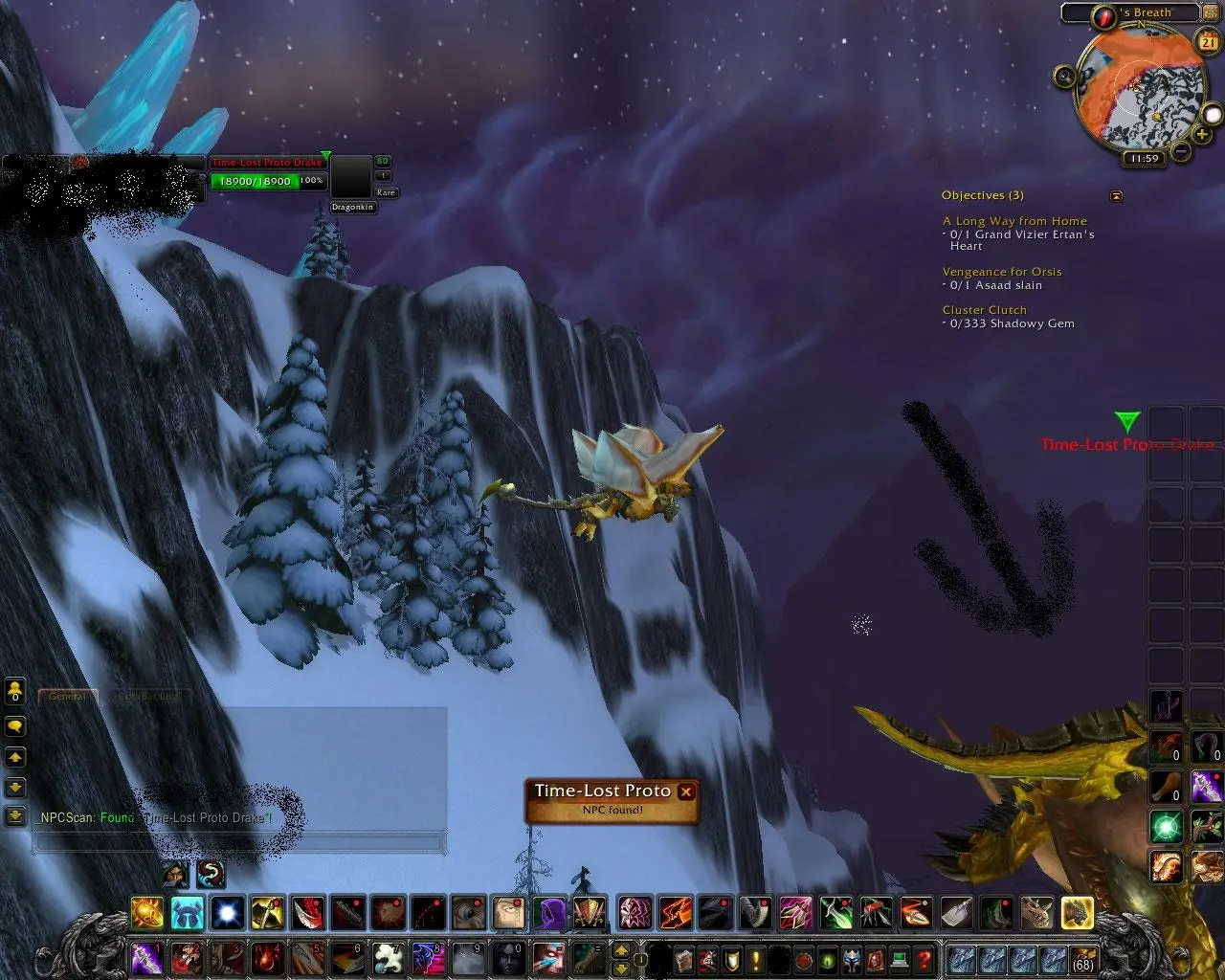Activate the golden sun ability icon
The width and height of the screenshot is (1225, 980).
[x=147, y=913]
